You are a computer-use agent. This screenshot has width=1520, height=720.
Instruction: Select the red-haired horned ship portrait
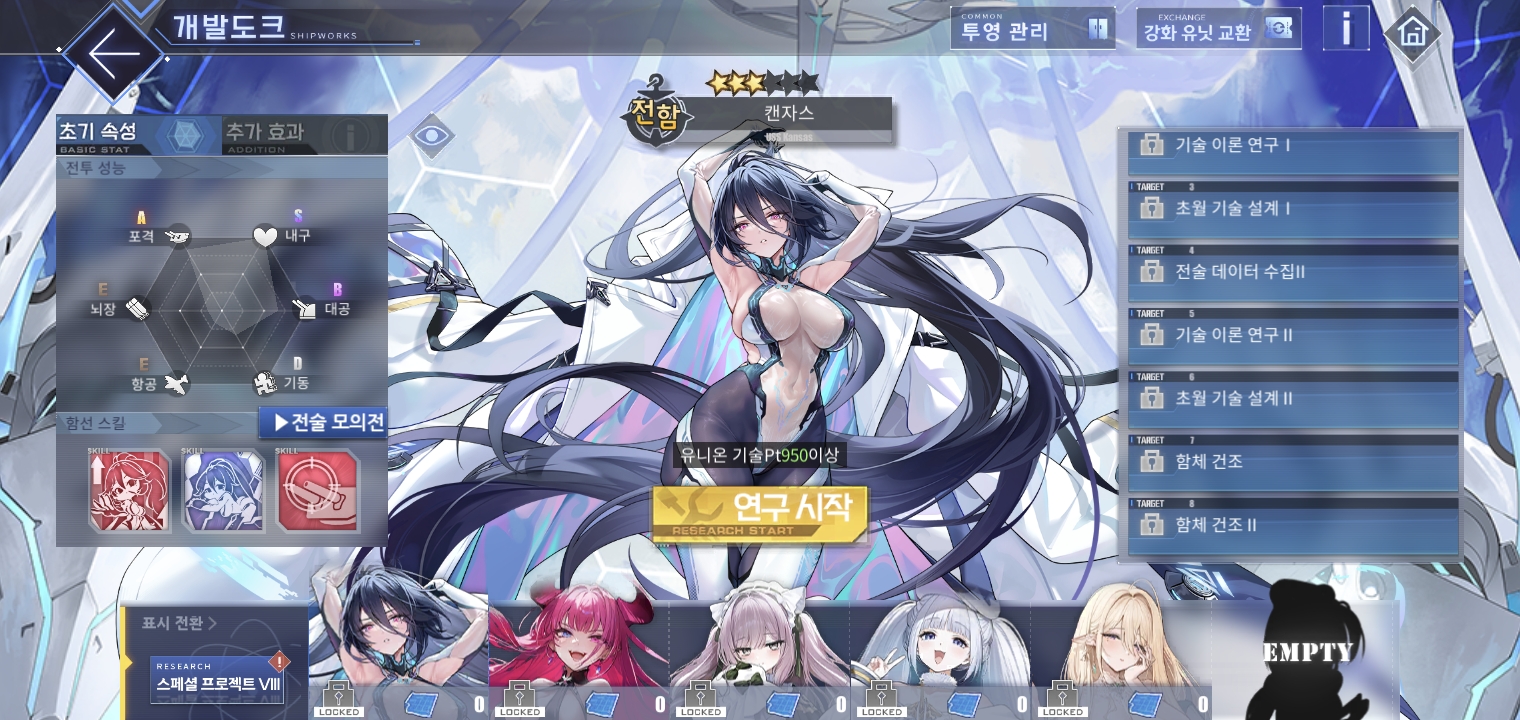(x=578, y=645)
